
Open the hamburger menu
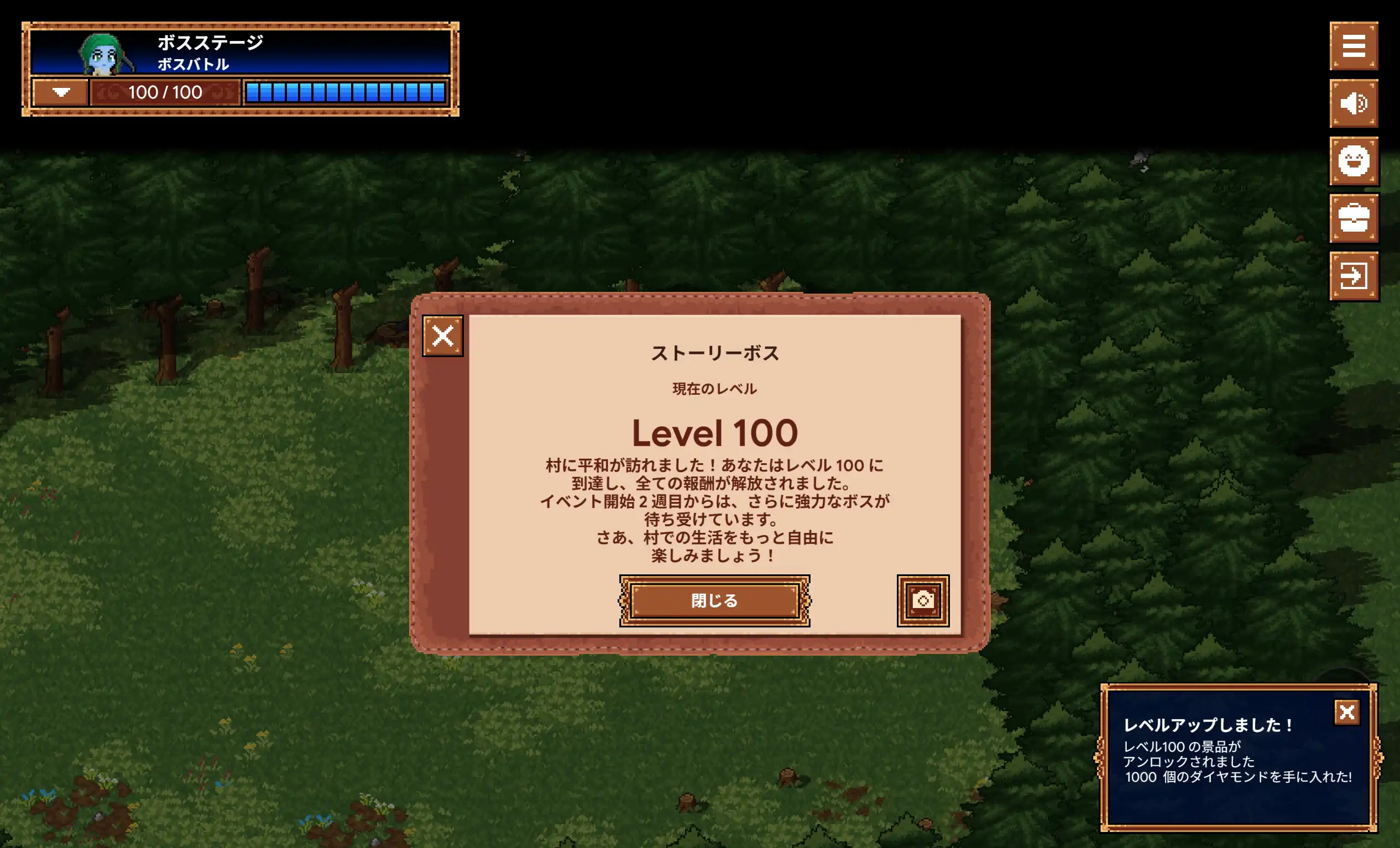tap(1354, 46)
